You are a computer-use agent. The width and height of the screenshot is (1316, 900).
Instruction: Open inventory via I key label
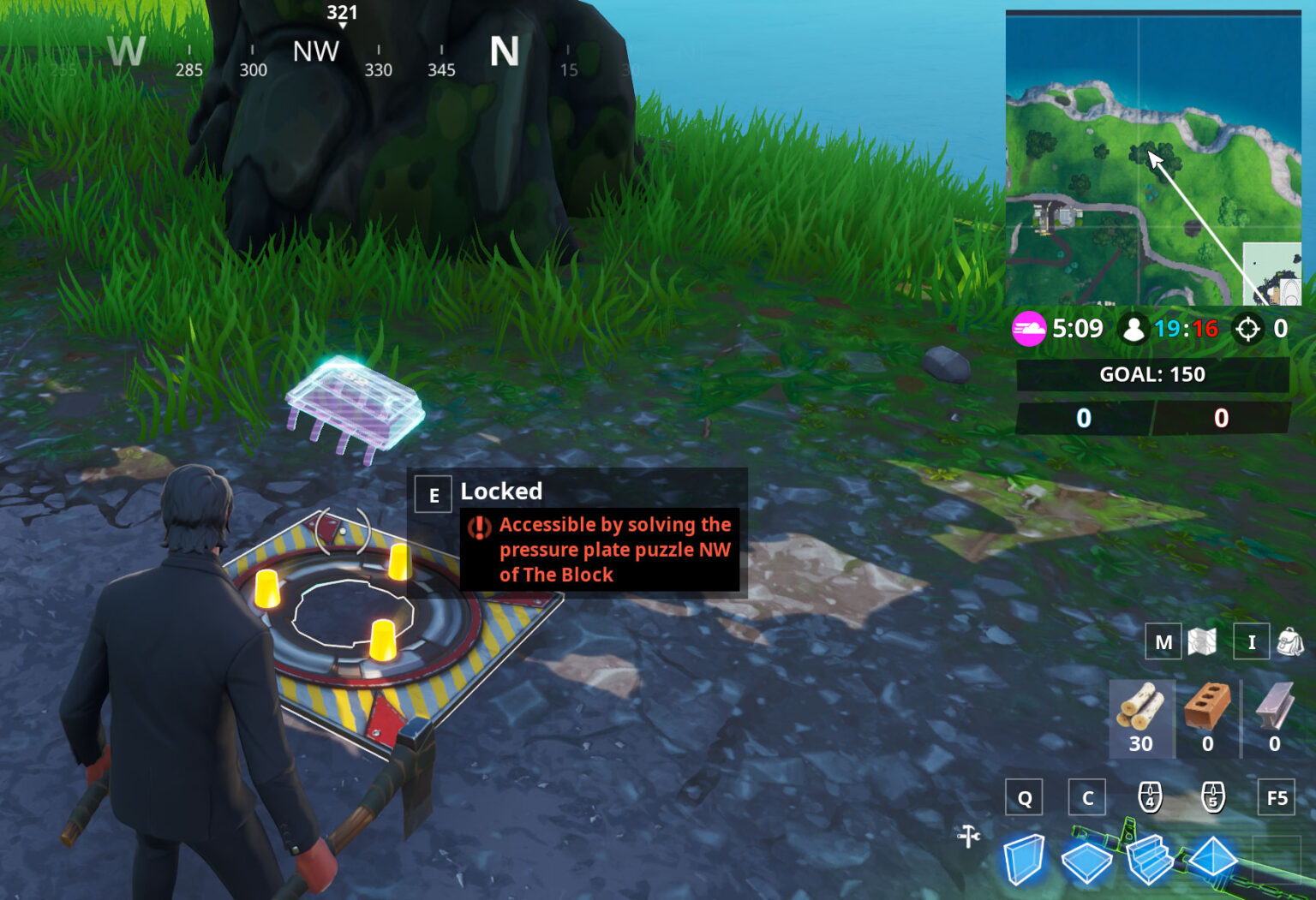[x=1251, y=641]
